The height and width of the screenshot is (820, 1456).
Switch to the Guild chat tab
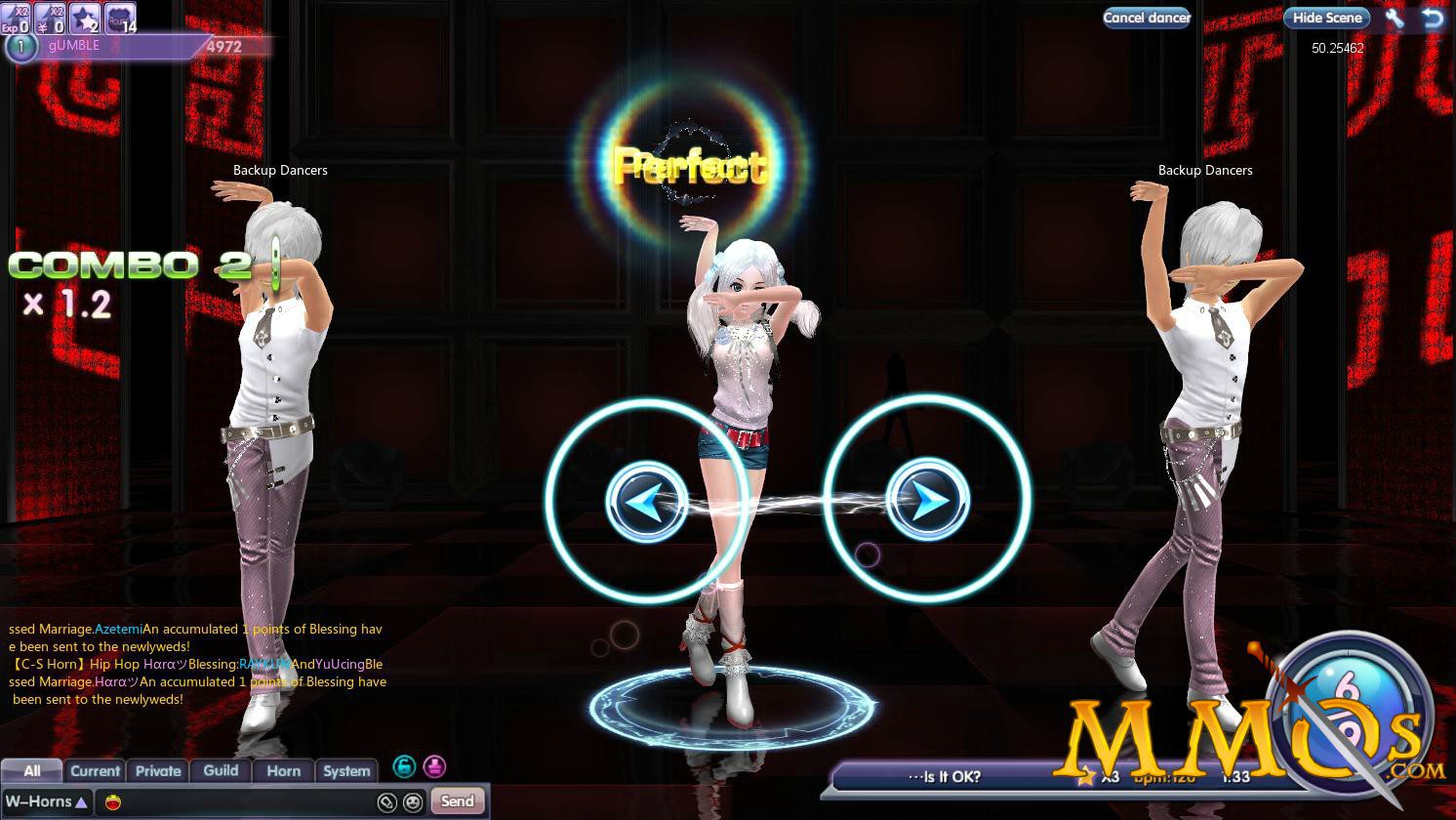coord(220,770)
